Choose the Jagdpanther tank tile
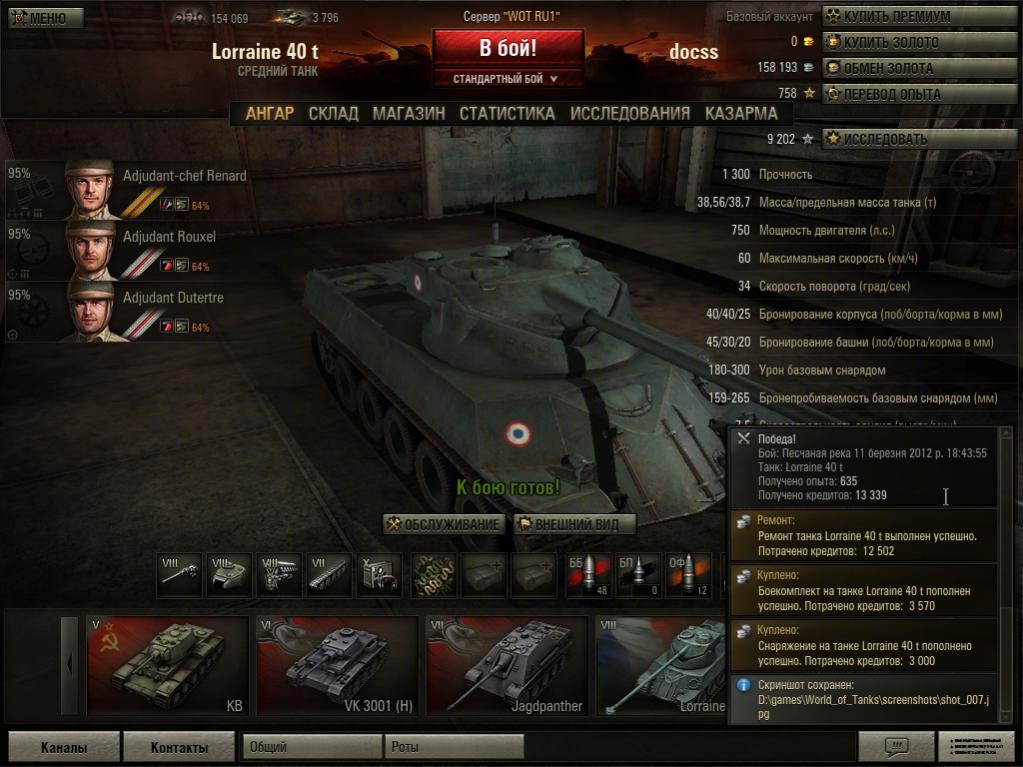Screen dimensions: 1023x767 pyautogui.click(x=506, y=666)
